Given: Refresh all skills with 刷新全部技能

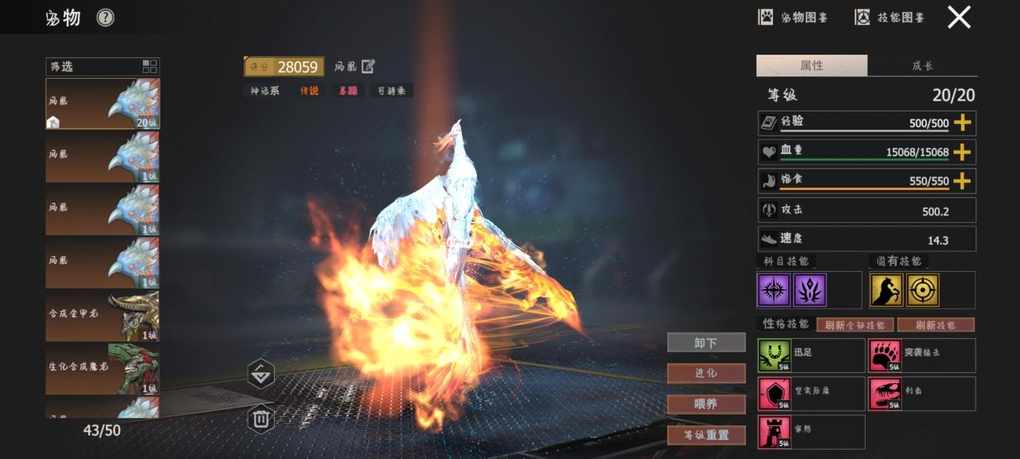Looking at the screenshot, I should (855, 325).
